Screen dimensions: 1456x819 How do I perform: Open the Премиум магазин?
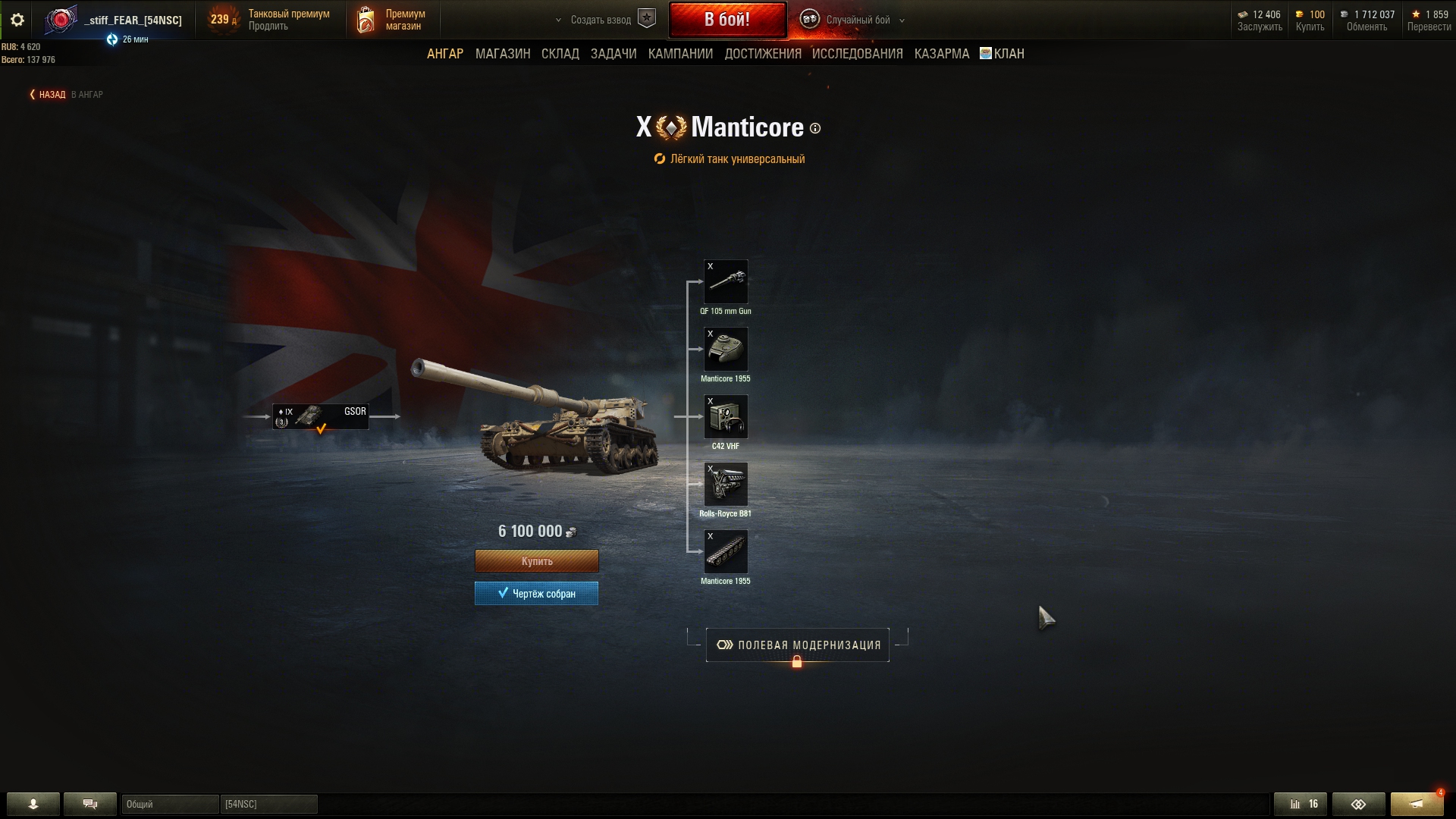click(393, 20)
